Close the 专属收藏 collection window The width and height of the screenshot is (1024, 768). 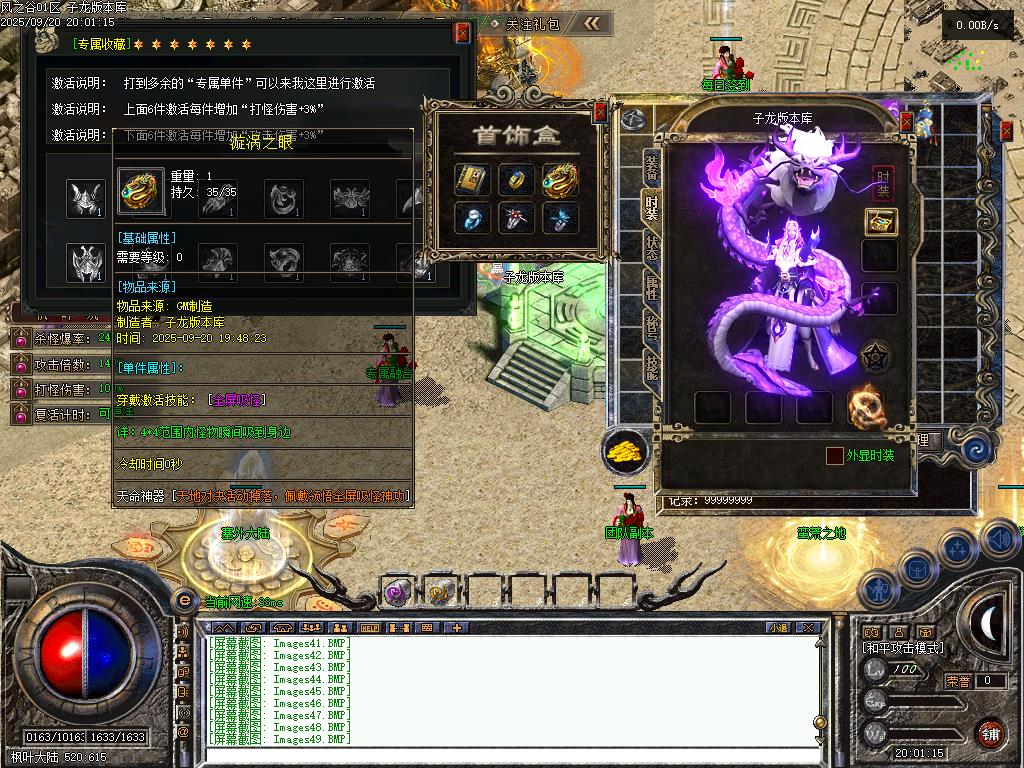tap(462, 33)
